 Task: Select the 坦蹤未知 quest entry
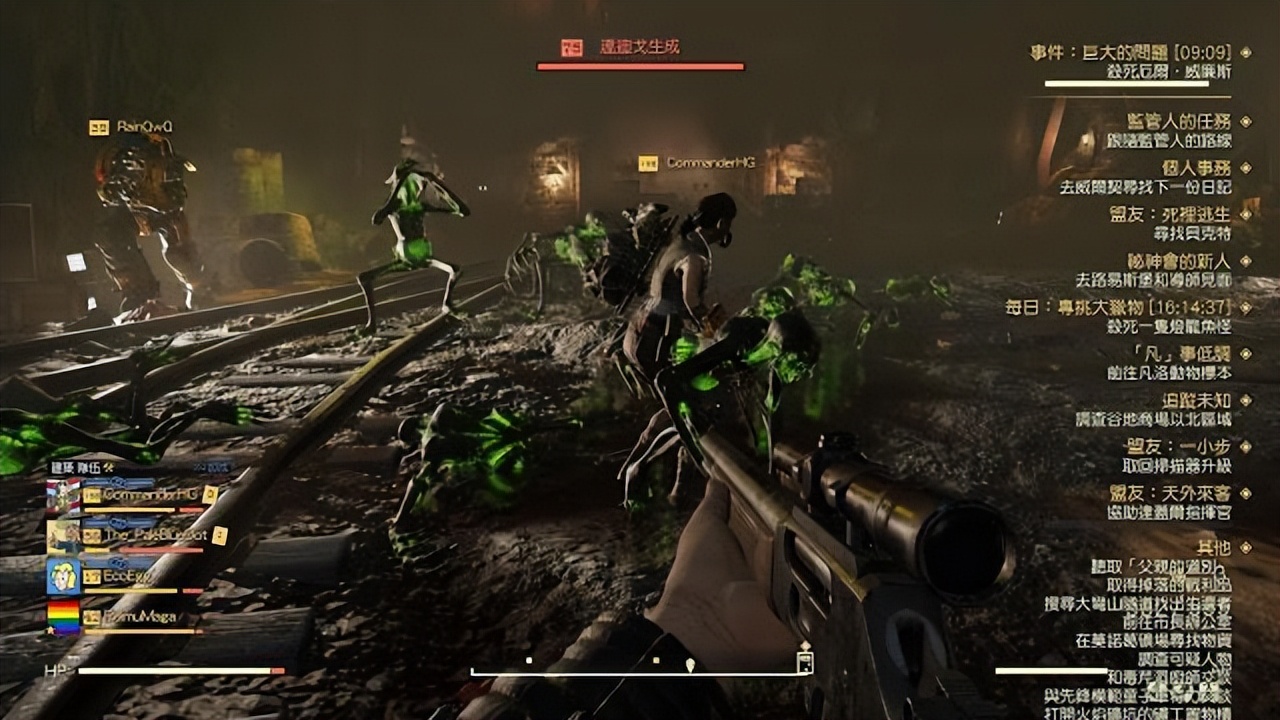click(x=1195, y=400)
